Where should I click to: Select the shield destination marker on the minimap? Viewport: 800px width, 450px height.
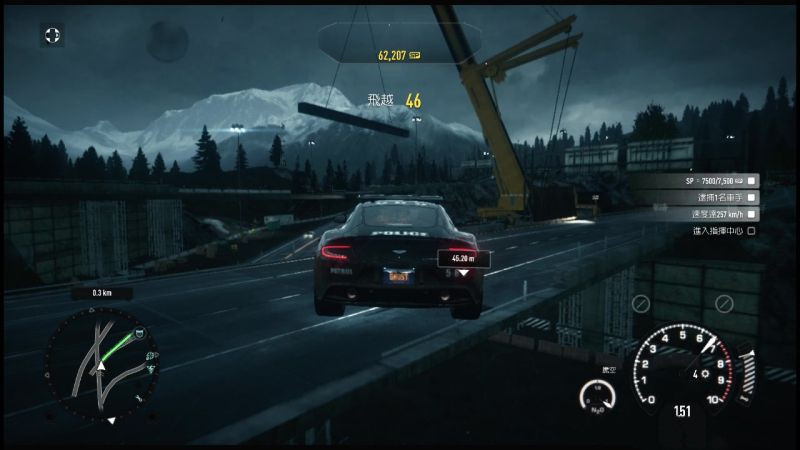(139, 333)
